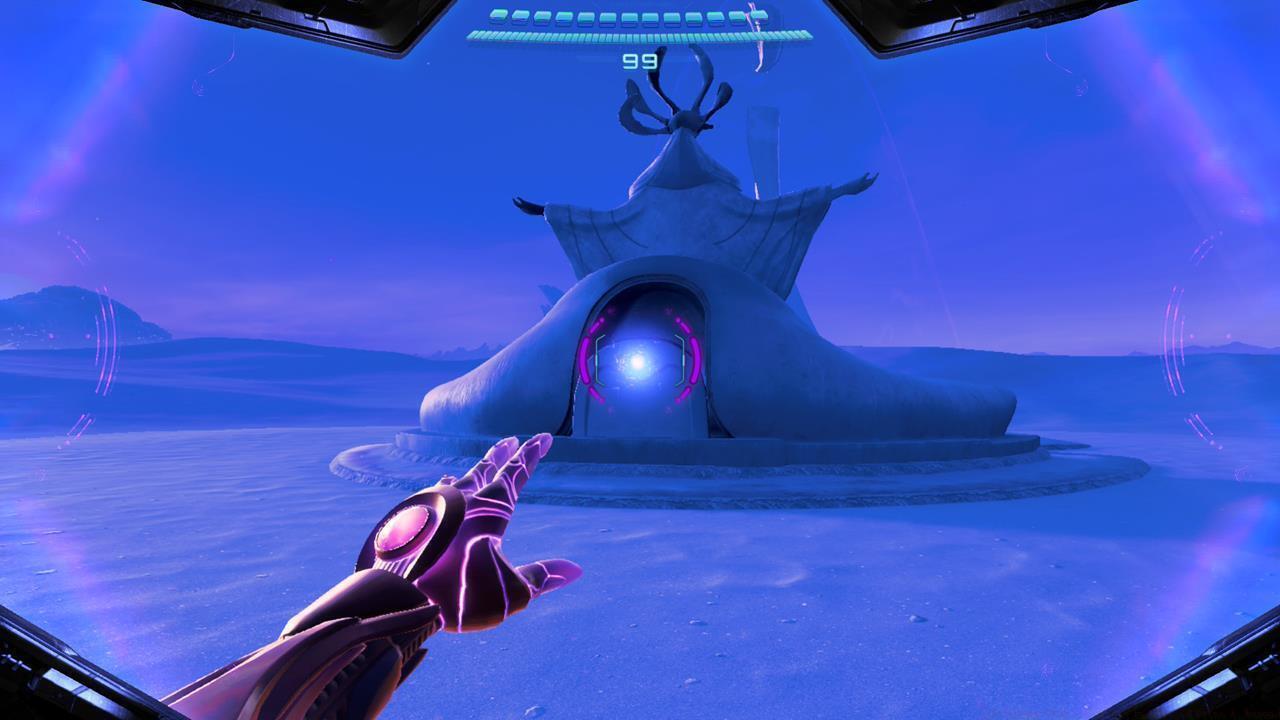Click the leftmost energy tank icon

click(498, 15)
